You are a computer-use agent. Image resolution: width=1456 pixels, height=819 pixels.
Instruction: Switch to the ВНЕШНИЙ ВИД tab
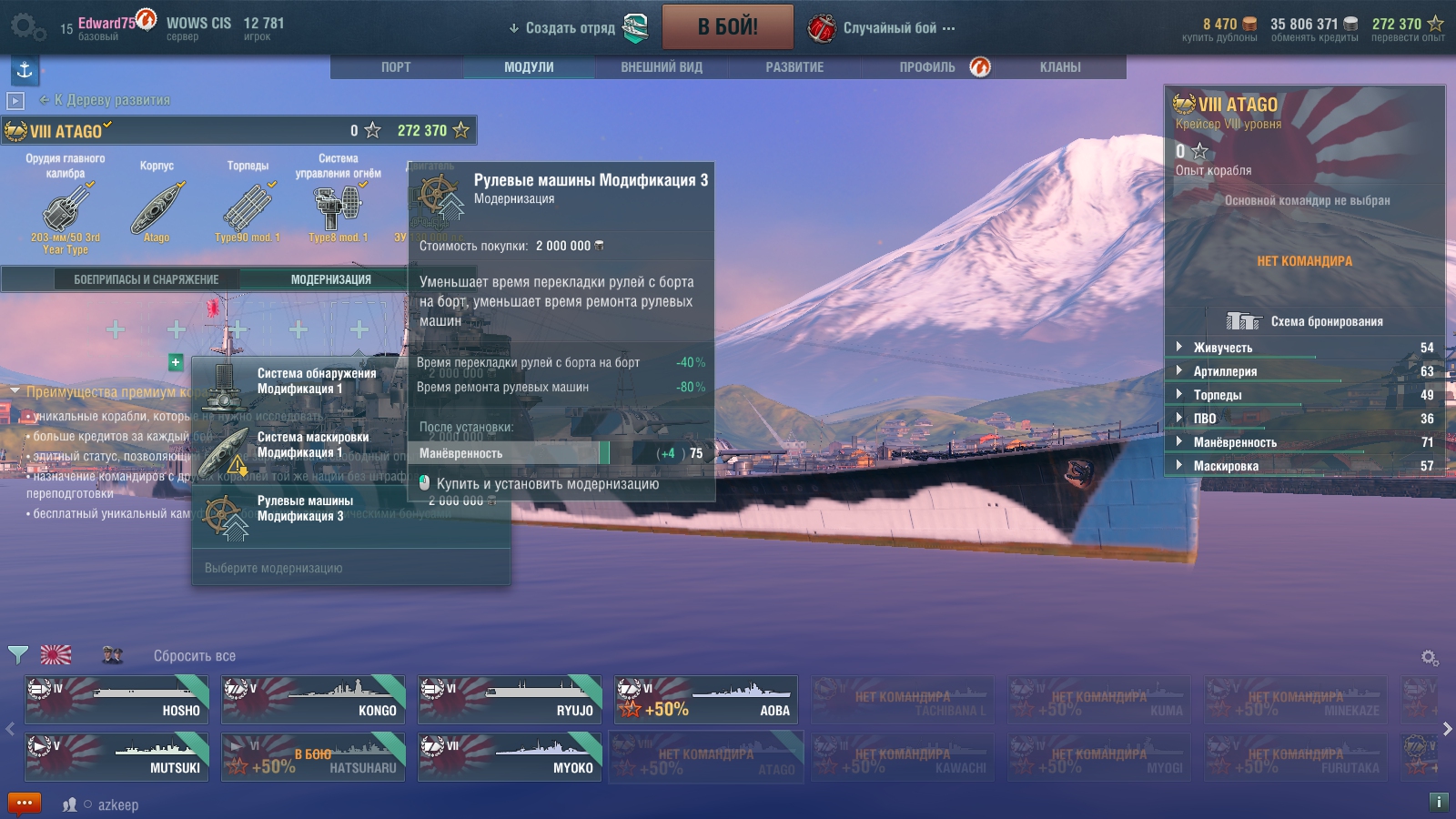[x=662, y=67]
